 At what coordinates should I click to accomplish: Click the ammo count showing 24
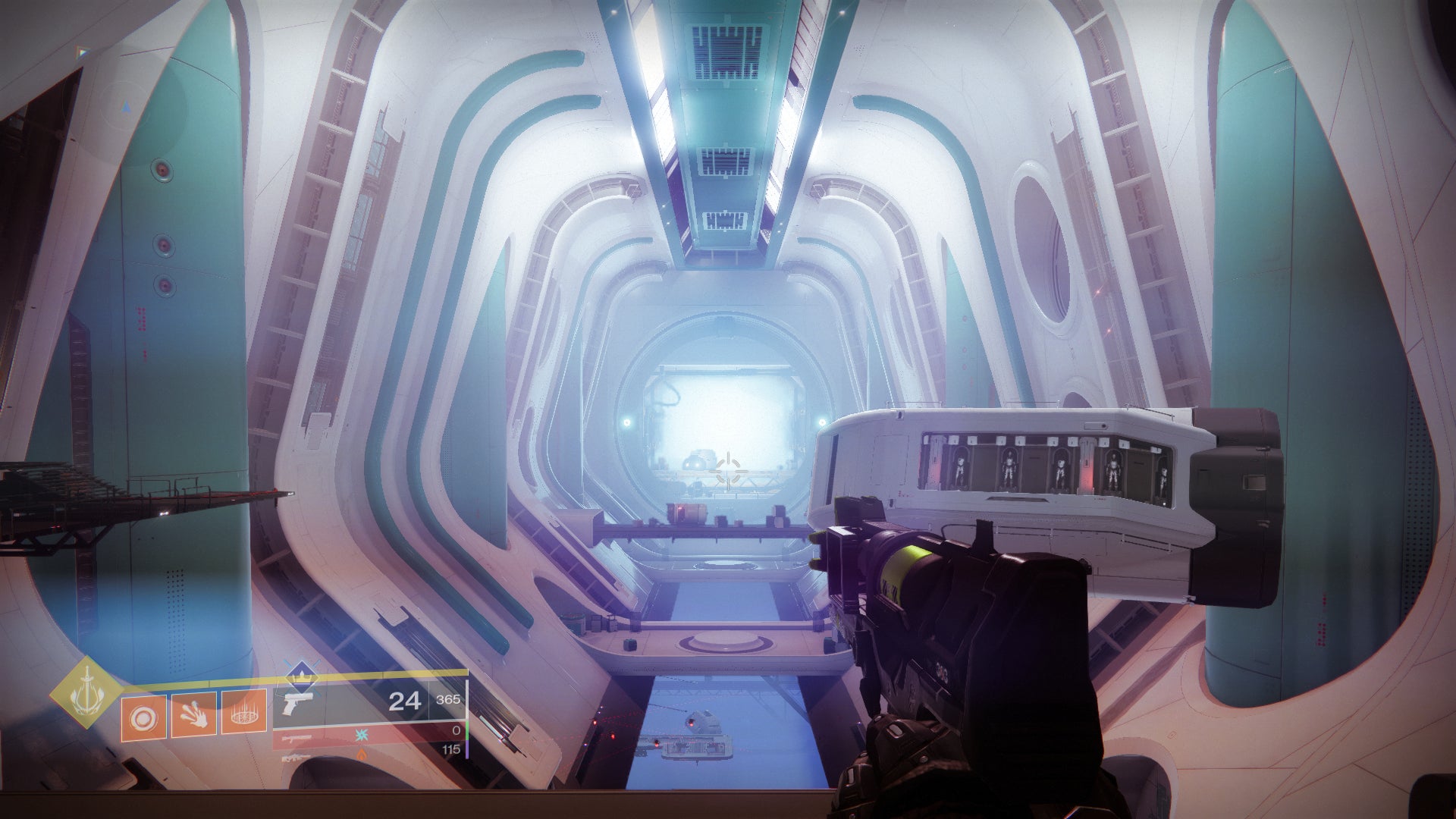point(405,701)
